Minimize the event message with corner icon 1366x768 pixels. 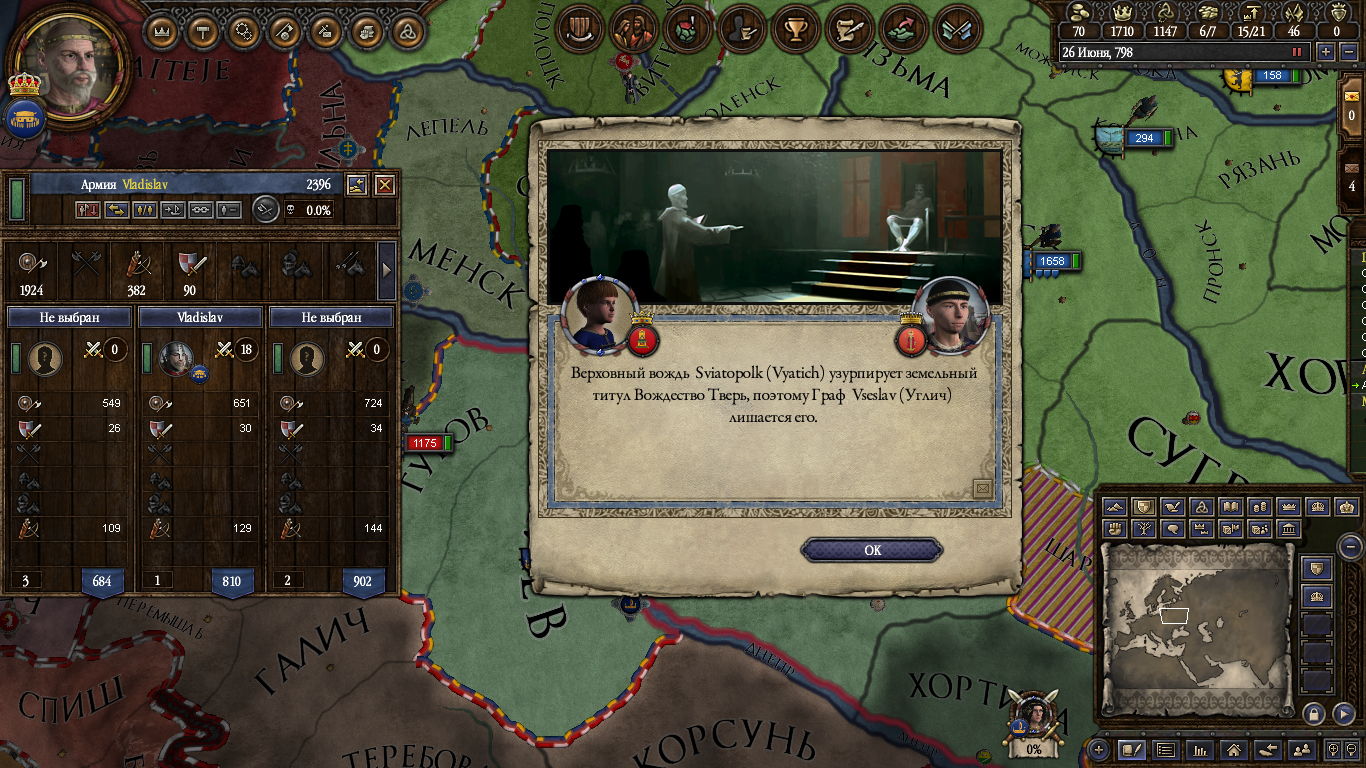[982, 488]
